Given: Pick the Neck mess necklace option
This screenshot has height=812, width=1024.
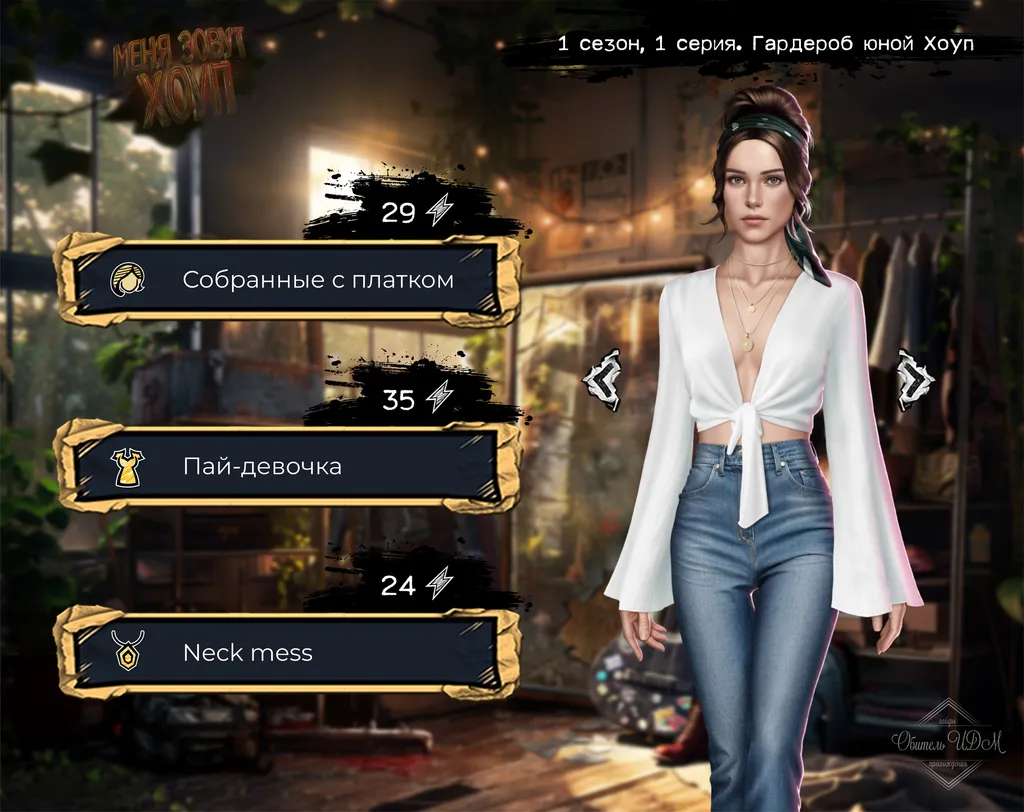Looking at the screenshot, I should coord(288,653).
